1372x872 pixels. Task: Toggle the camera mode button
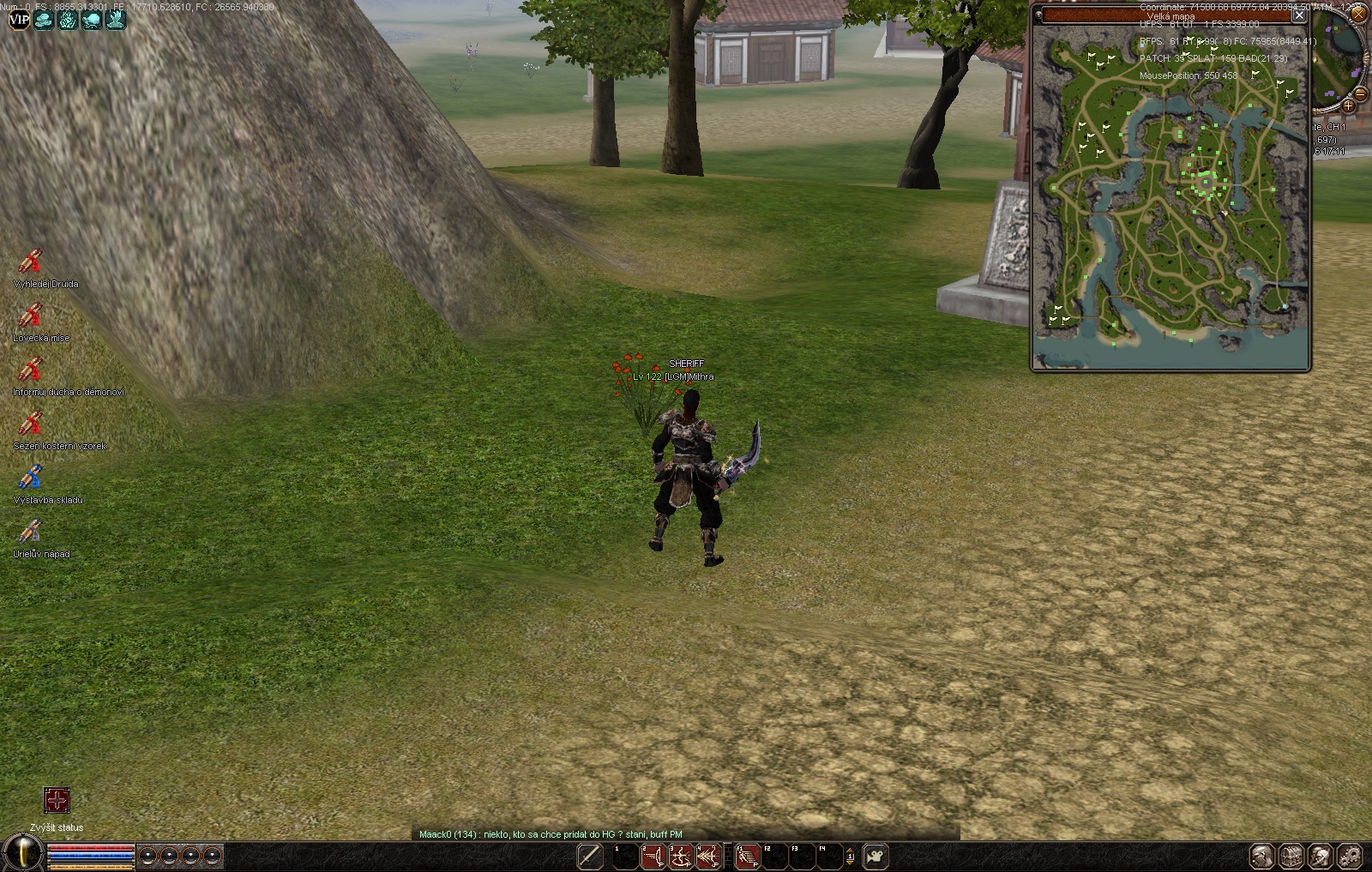click(876, 856)
